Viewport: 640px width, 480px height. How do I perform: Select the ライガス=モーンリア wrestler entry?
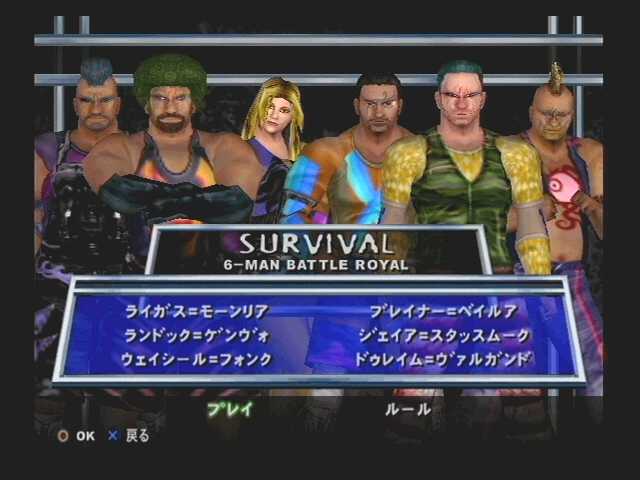pyautogui.click(x=197, y=311)
